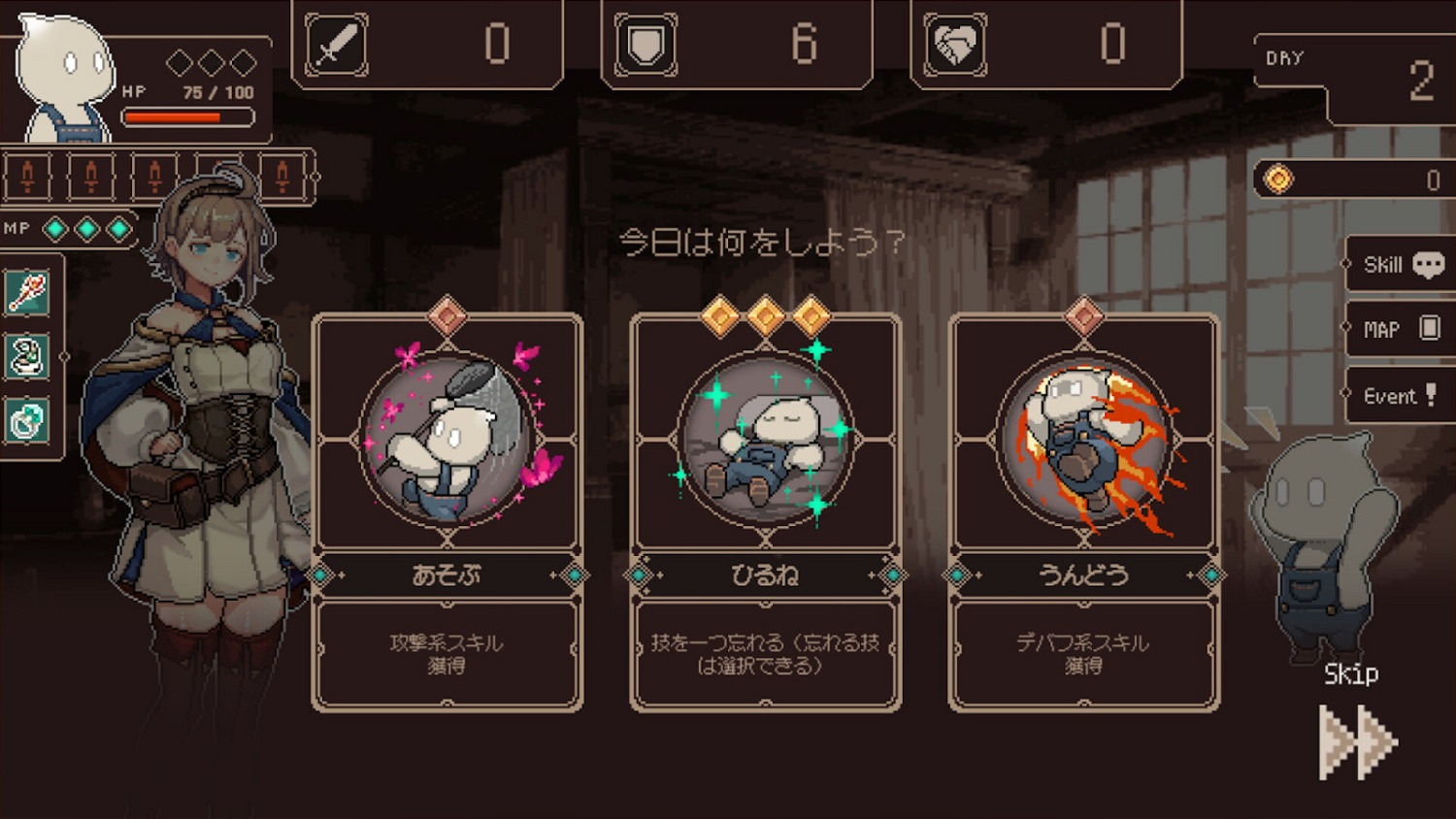Viewport: 1456px width, 819px height.
Task: Toggle the first candle slot below the portrait
Action: (28, 177)
